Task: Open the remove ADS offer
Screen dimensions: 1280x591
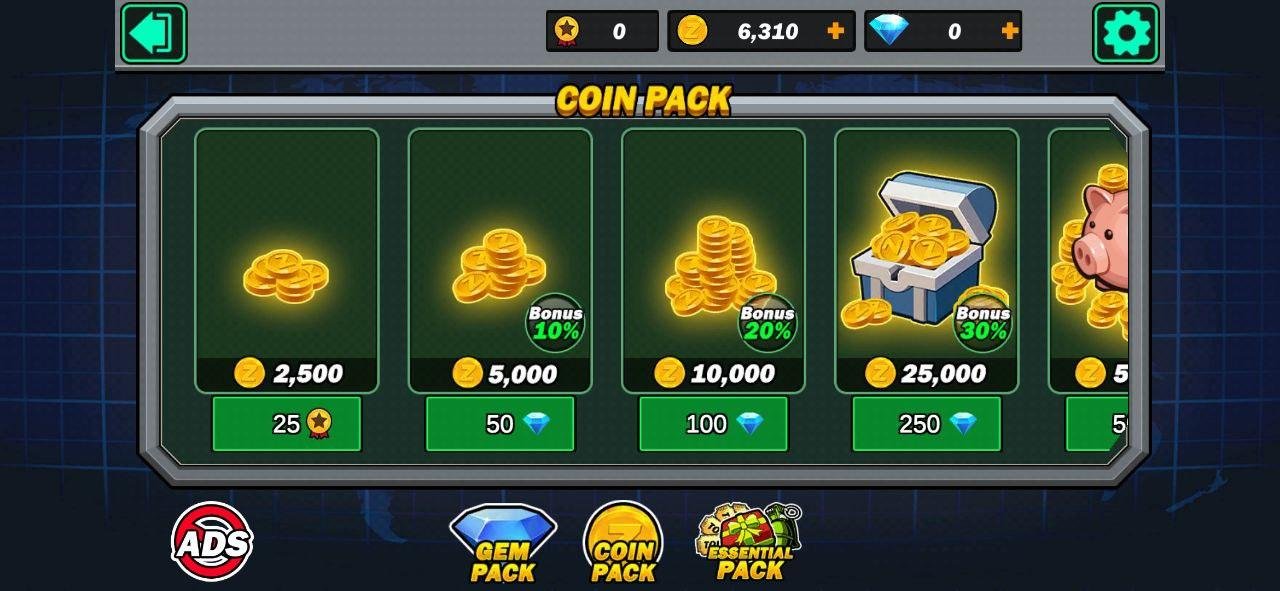Action: (212, 542)
